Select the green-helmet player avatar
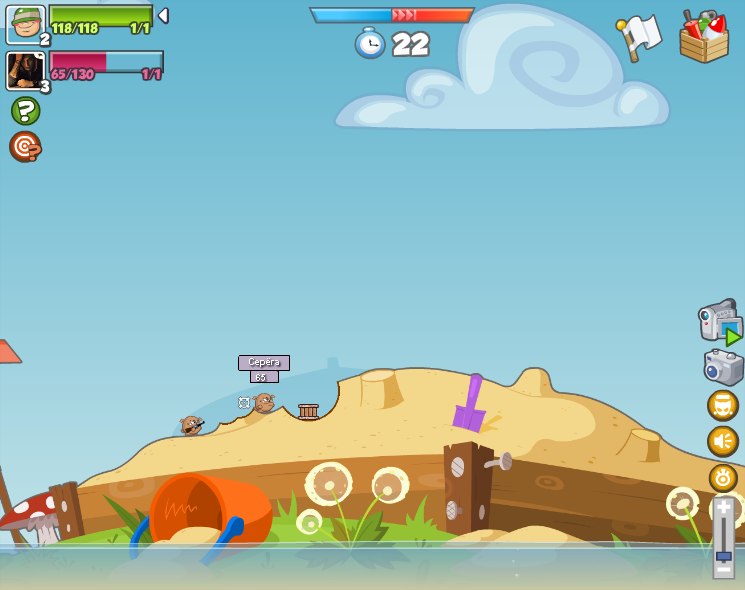Screen dimensions: 745x590 (25, 24)
